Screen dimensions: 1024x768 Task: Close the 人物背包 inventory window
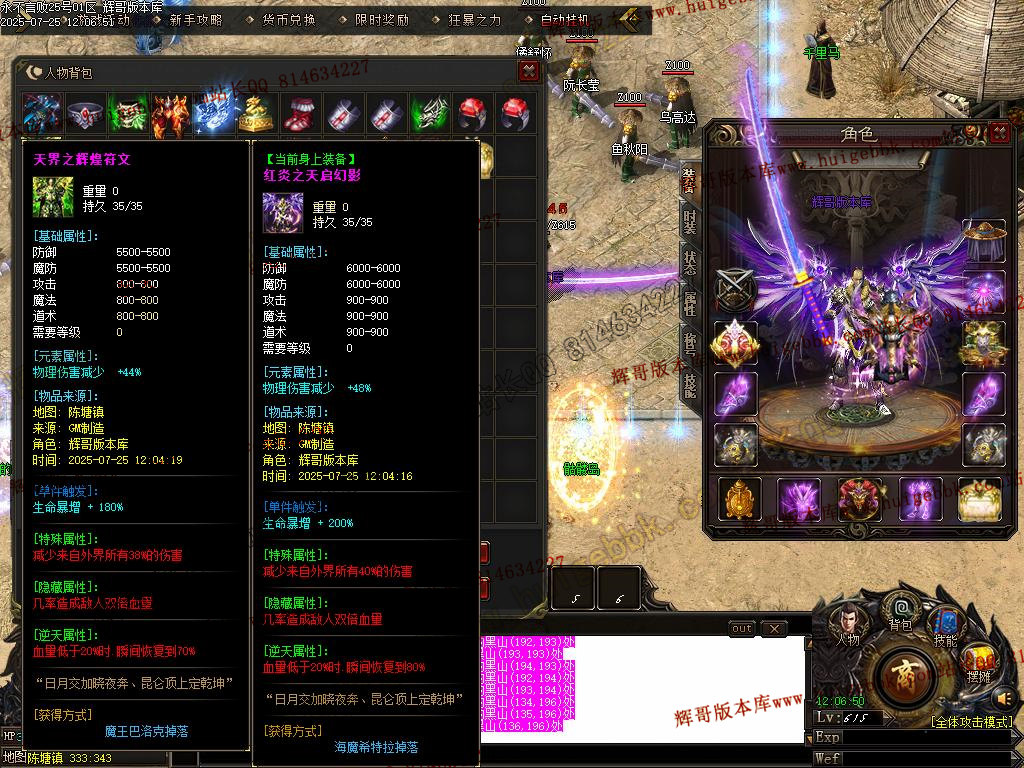click(x=529, y=71)
